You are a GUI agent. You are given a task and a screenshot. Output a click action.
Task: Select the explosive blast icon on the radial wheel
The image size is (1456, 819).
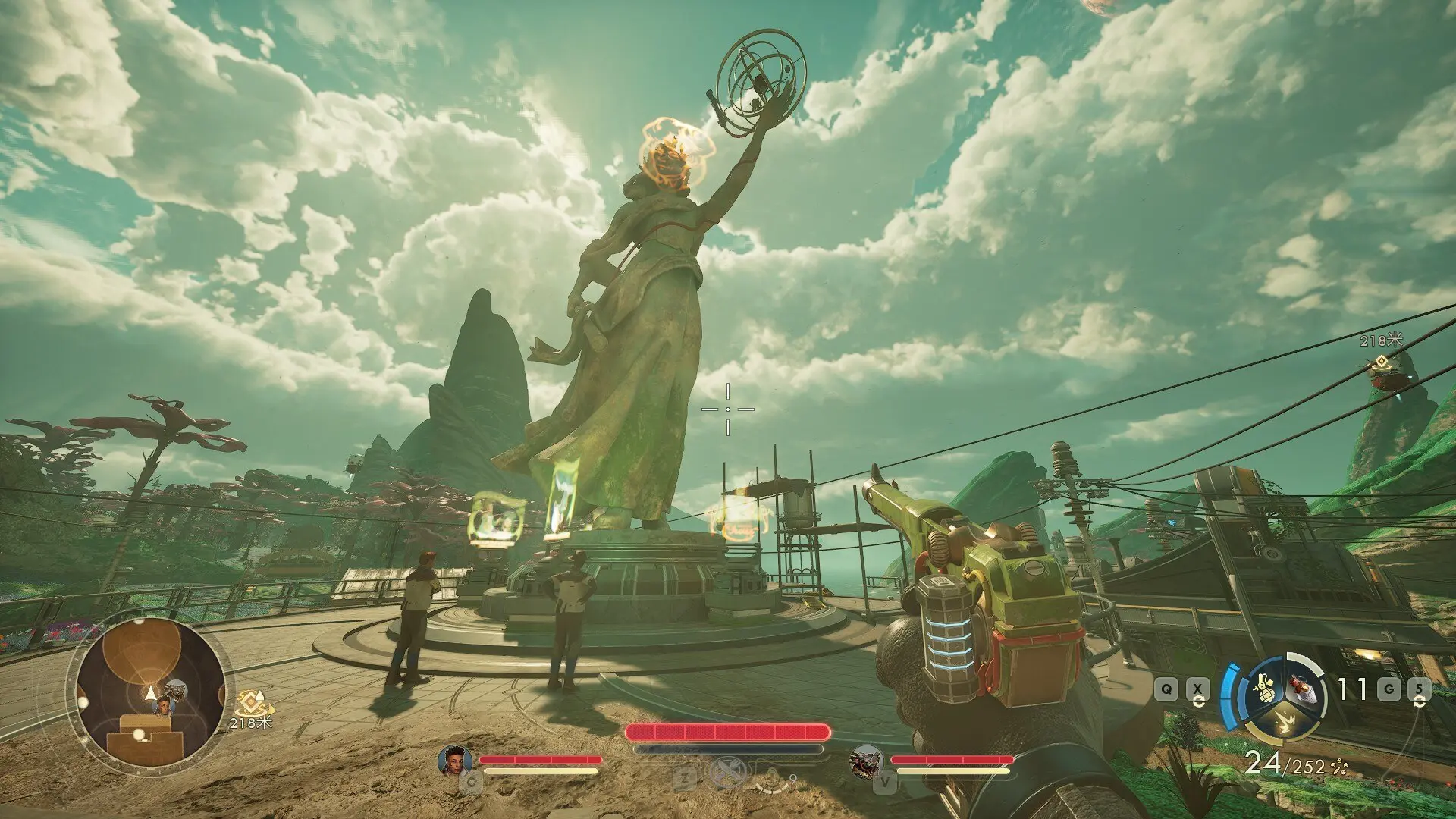1285,723
